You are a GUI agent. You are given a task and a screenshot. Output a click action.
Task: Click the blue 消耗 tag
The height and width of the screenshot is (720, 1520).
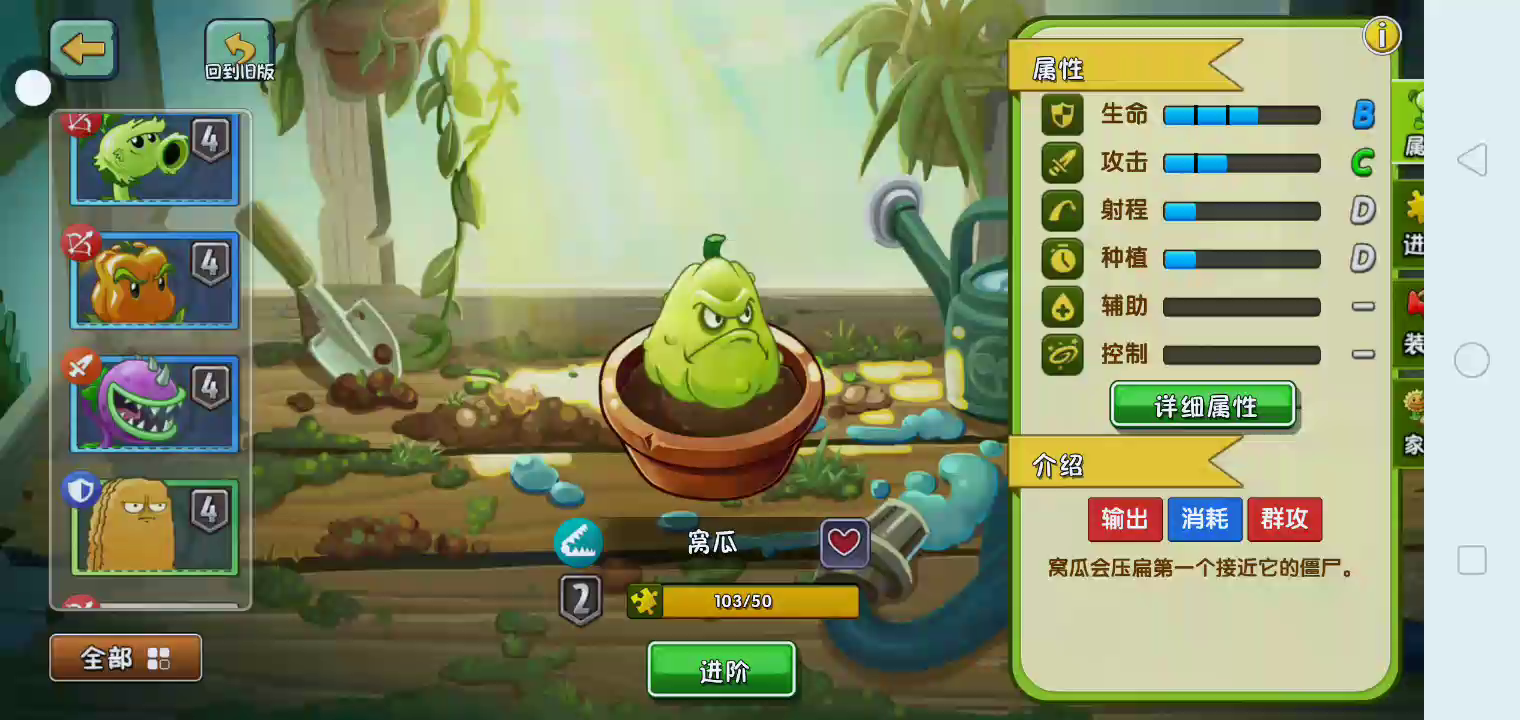point(1204,519)
